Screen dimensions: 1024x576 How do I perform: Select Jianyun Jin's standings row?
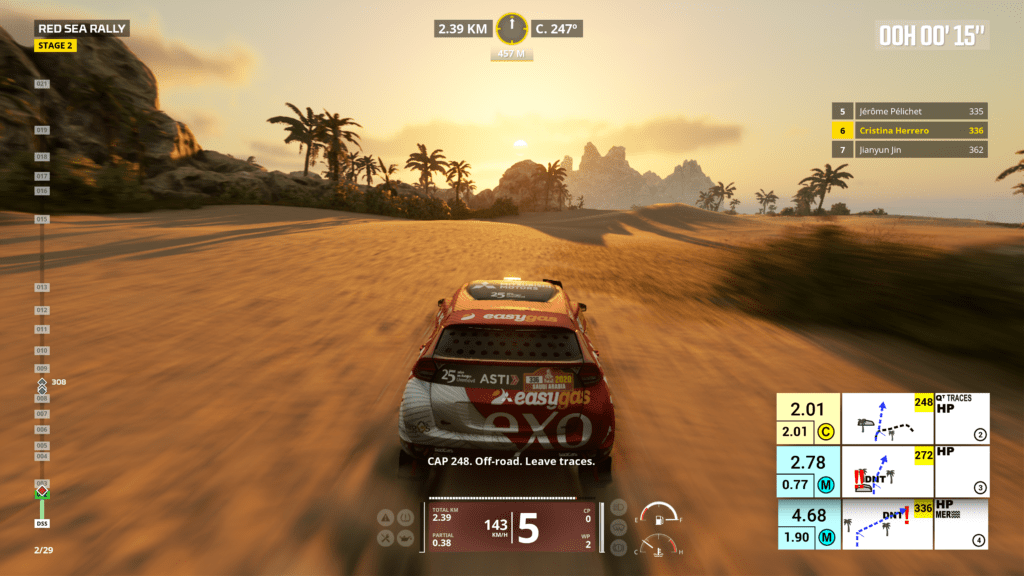909,150
